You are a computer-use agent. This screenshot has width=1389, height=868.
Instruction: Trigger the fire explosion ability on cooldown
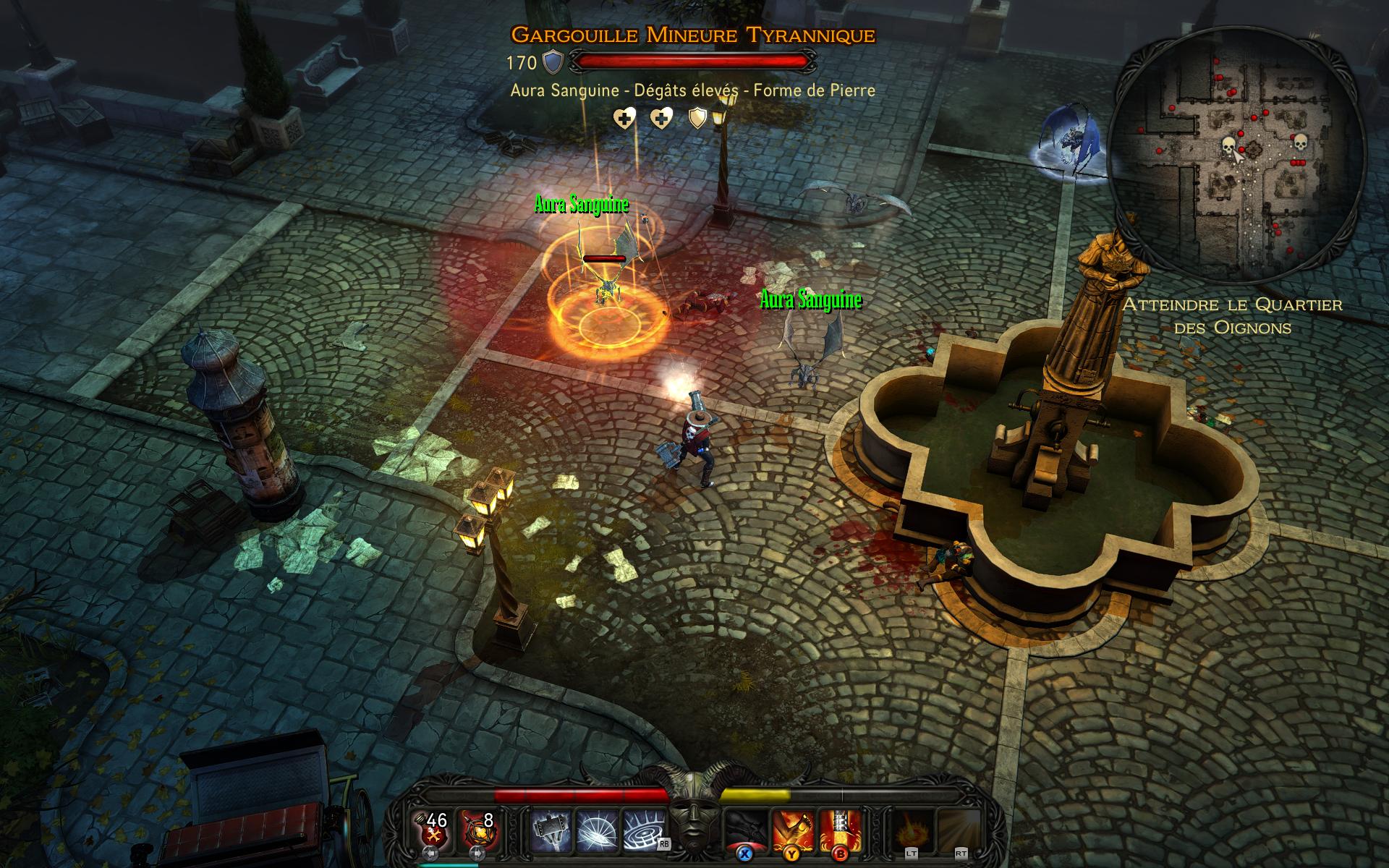pos(911,830)
